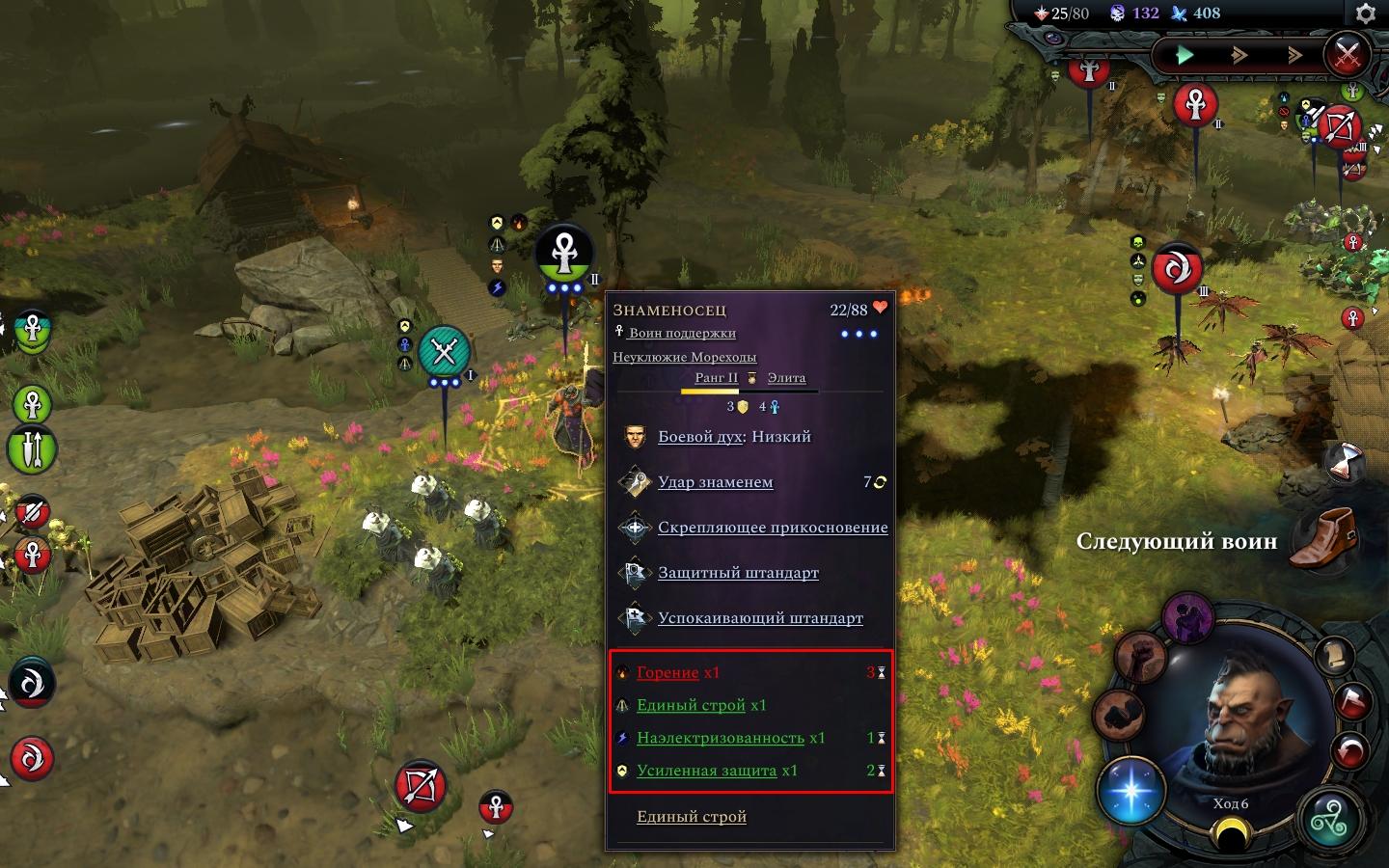The height and width of the screenshot is (868, 1389).
Task: Click the 'Защитный штандарт' ability link
Action: (738, 573)
